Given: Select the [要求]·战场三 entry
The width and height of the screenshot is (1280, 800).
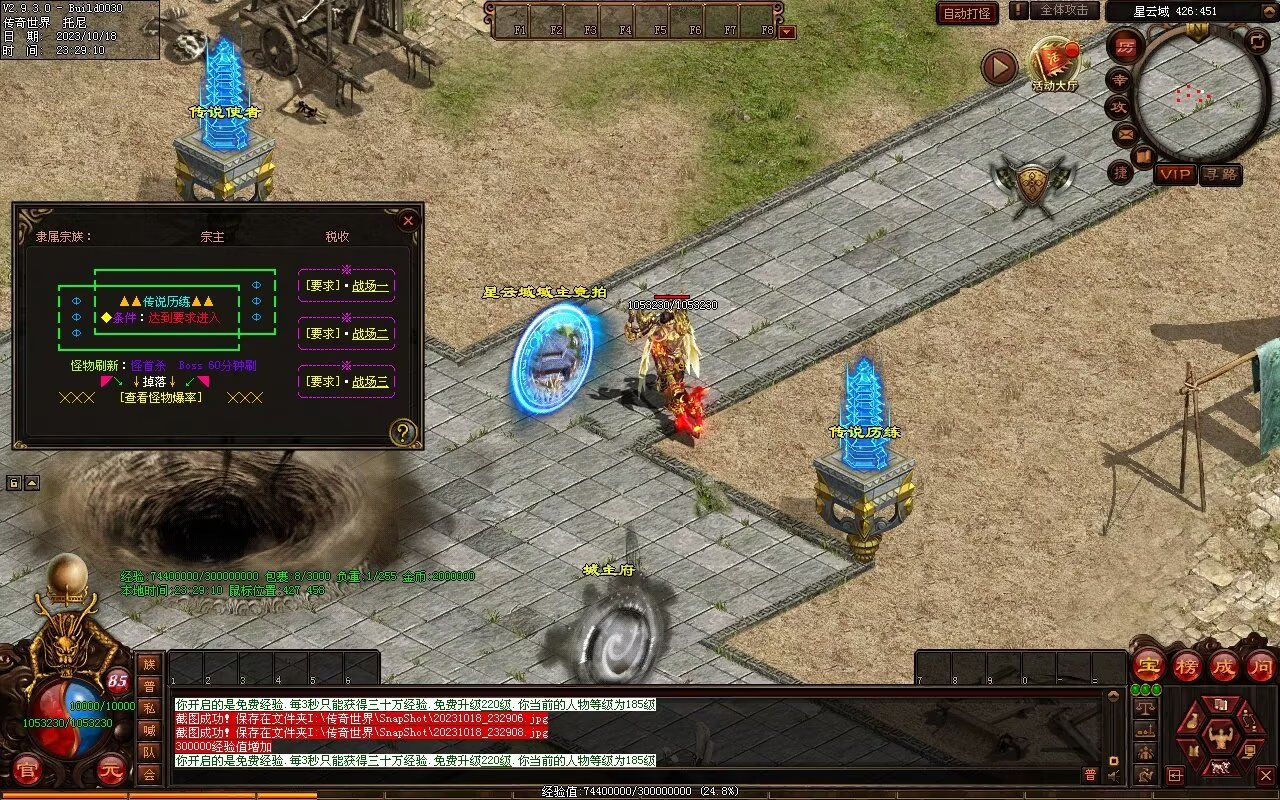Looking at the screenshot, I should point(347,382).
